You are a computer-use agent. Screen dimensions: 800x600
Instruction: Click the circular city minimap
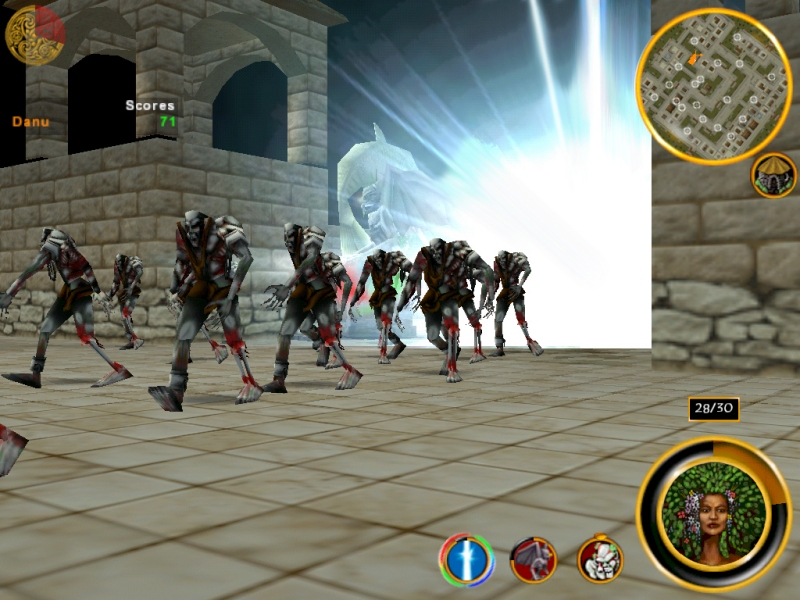point(713,86)
